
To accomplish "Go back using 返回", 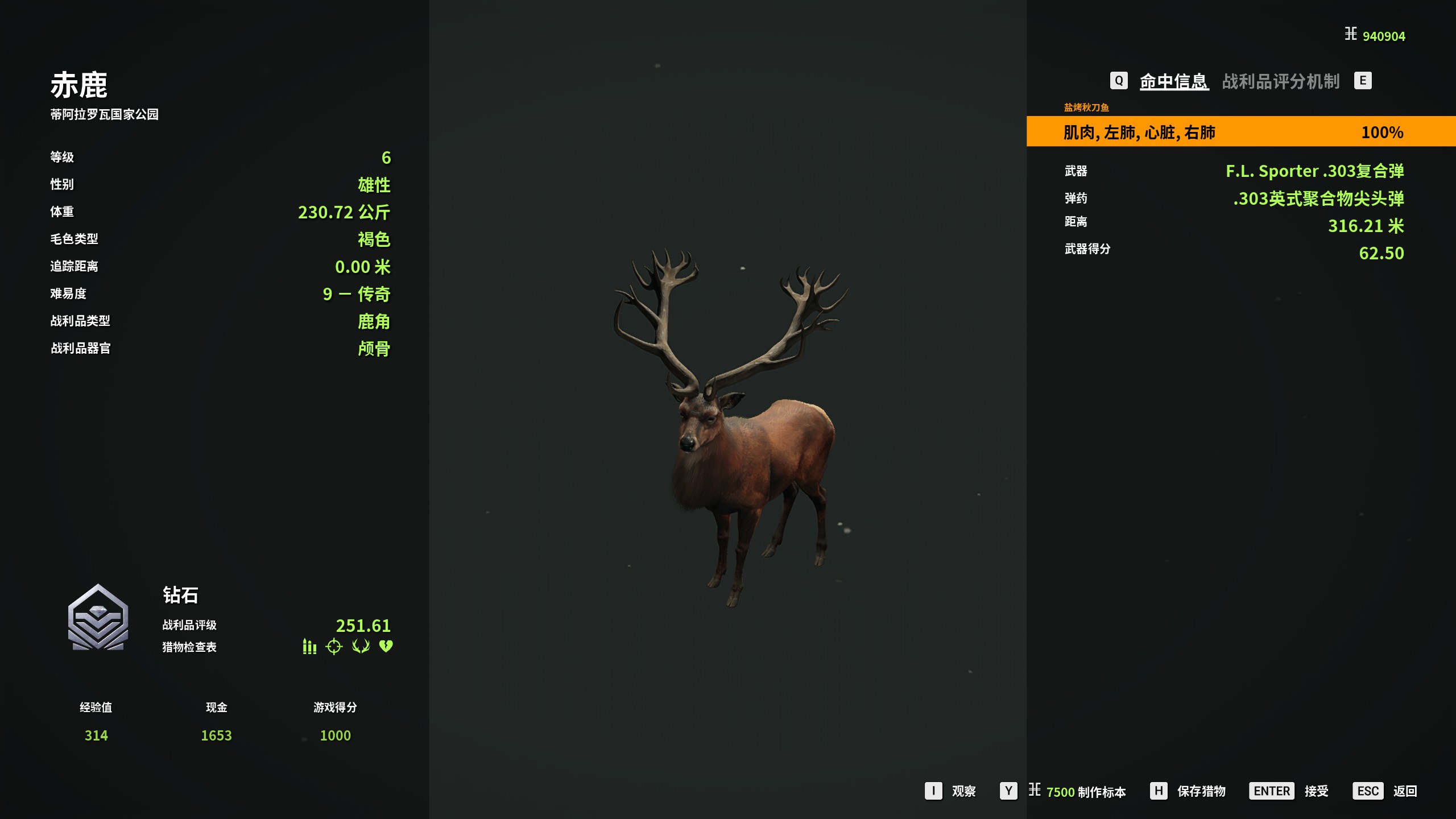I will coord(1404,791).
